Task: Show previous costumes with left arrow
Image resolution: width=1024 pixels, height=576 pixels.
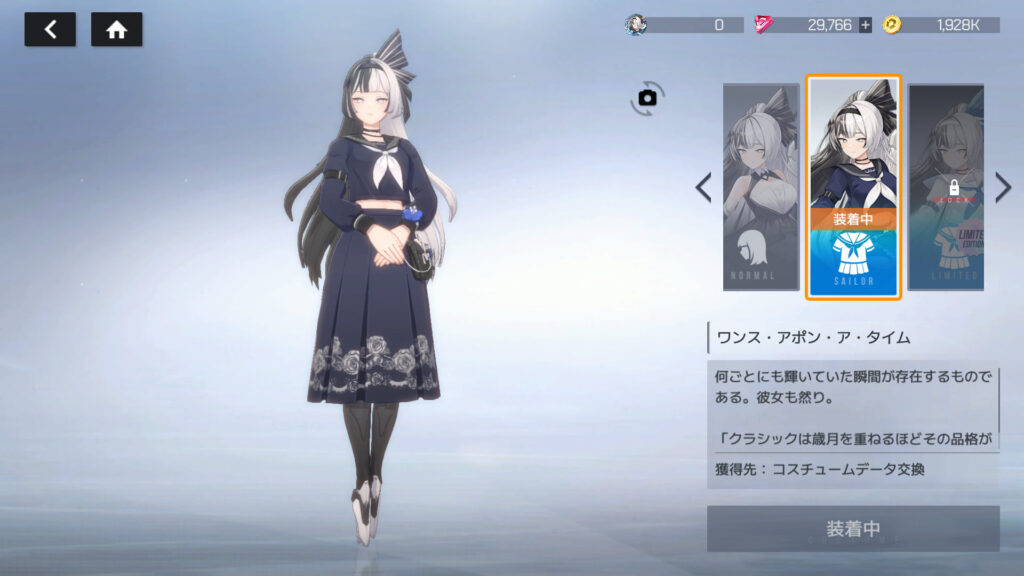Action: coord(704,187)
